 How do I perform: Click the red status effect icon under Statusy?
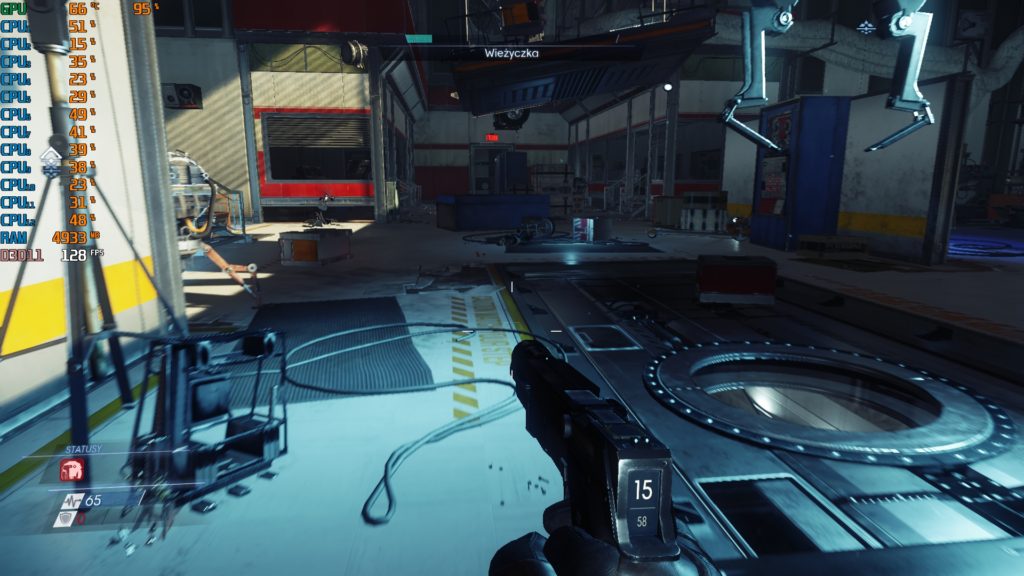(73, 469)
